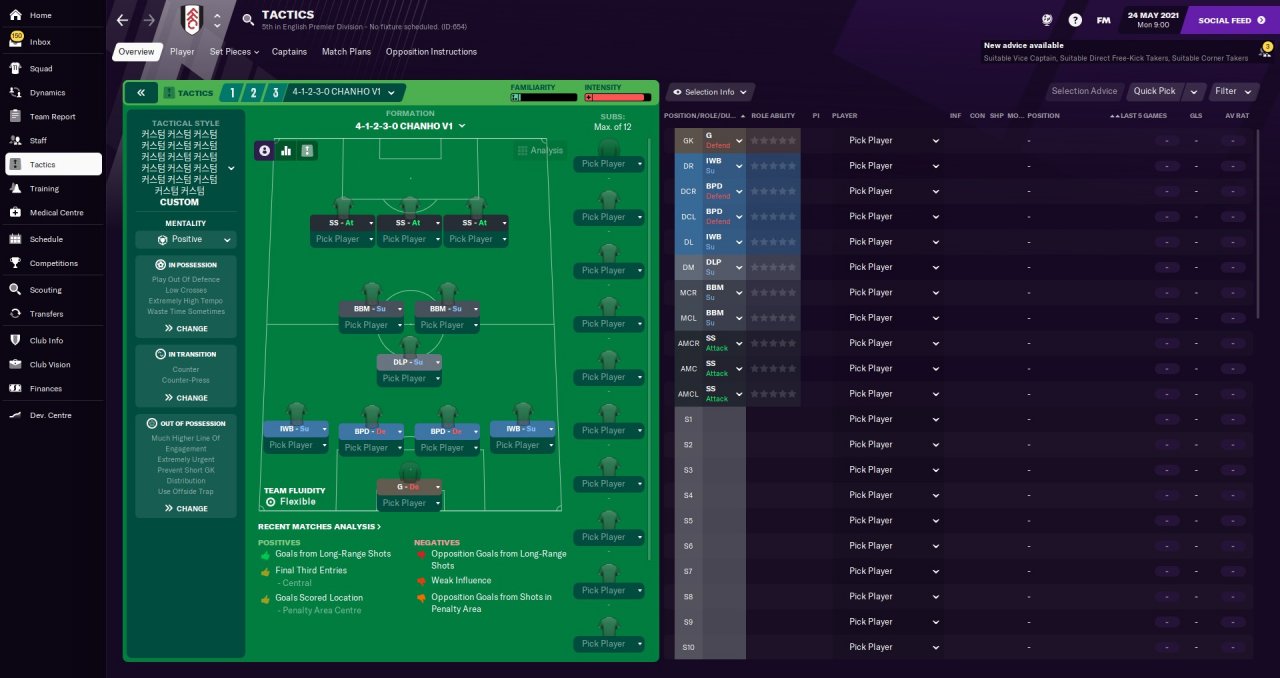Open the Scouting menu entry
1280x678 pixels.
click(x=45, y=290)
